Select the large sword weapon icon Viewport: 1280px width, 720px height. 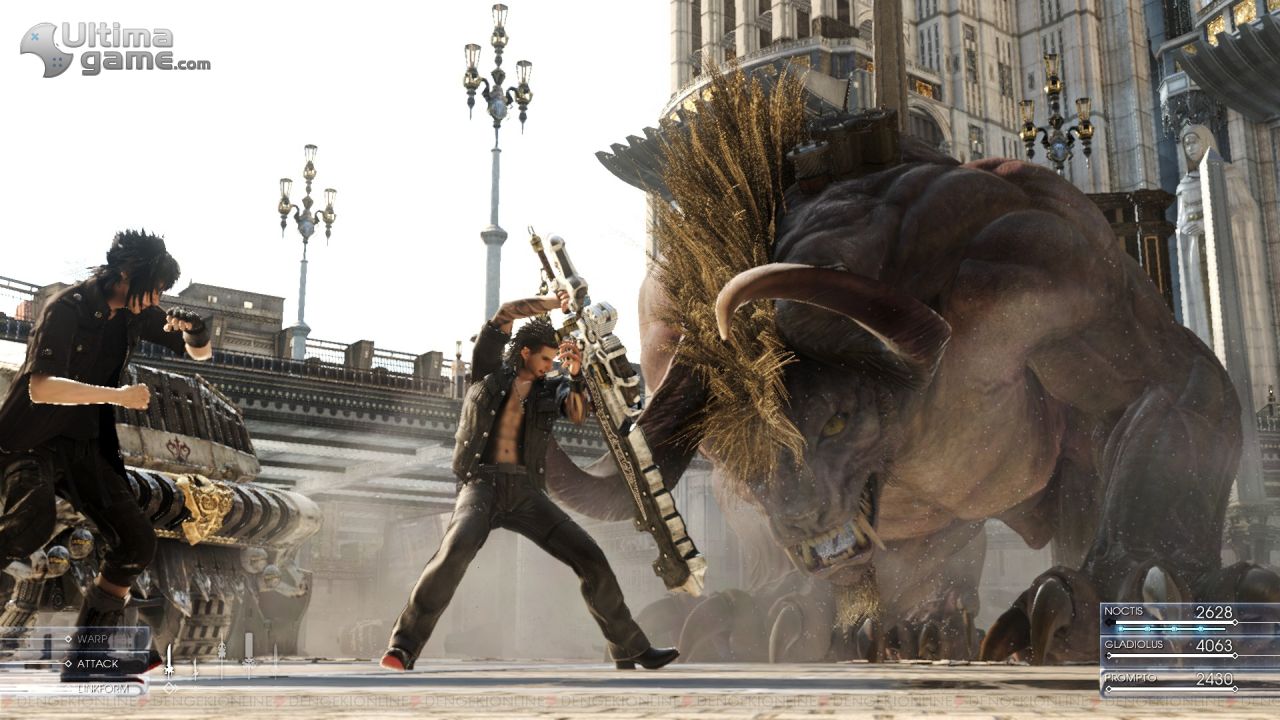[x=170, y=660]
